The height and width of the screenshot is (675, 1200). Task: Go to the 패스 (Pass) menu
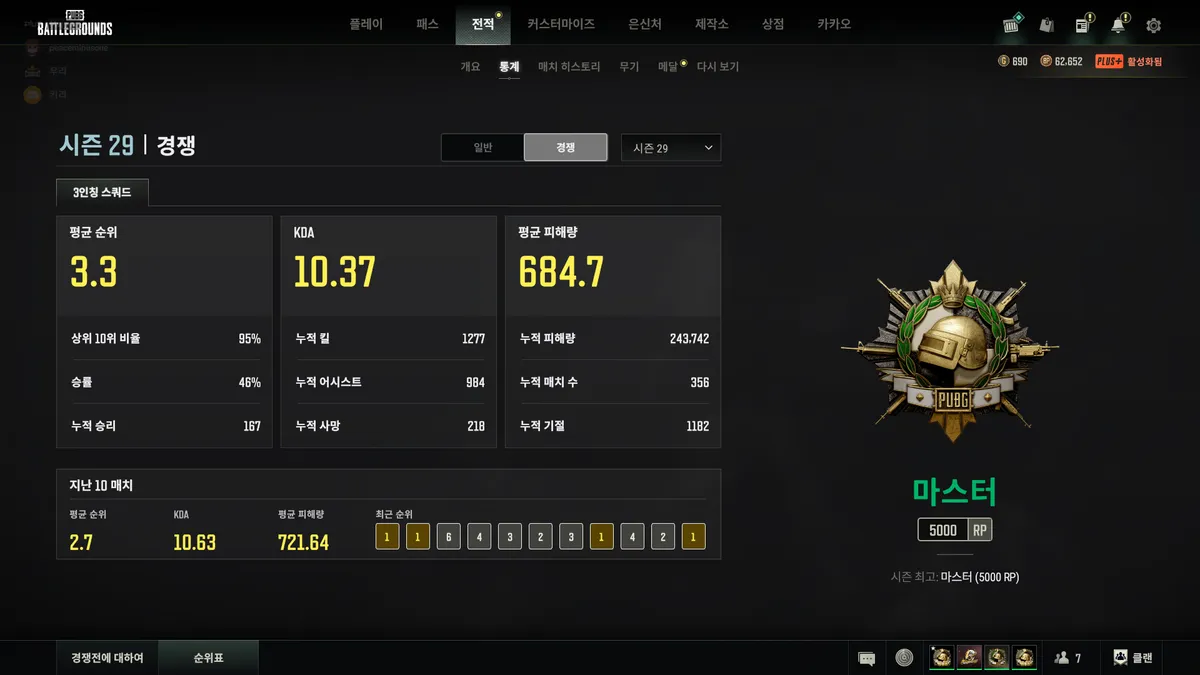coord(427,24)
